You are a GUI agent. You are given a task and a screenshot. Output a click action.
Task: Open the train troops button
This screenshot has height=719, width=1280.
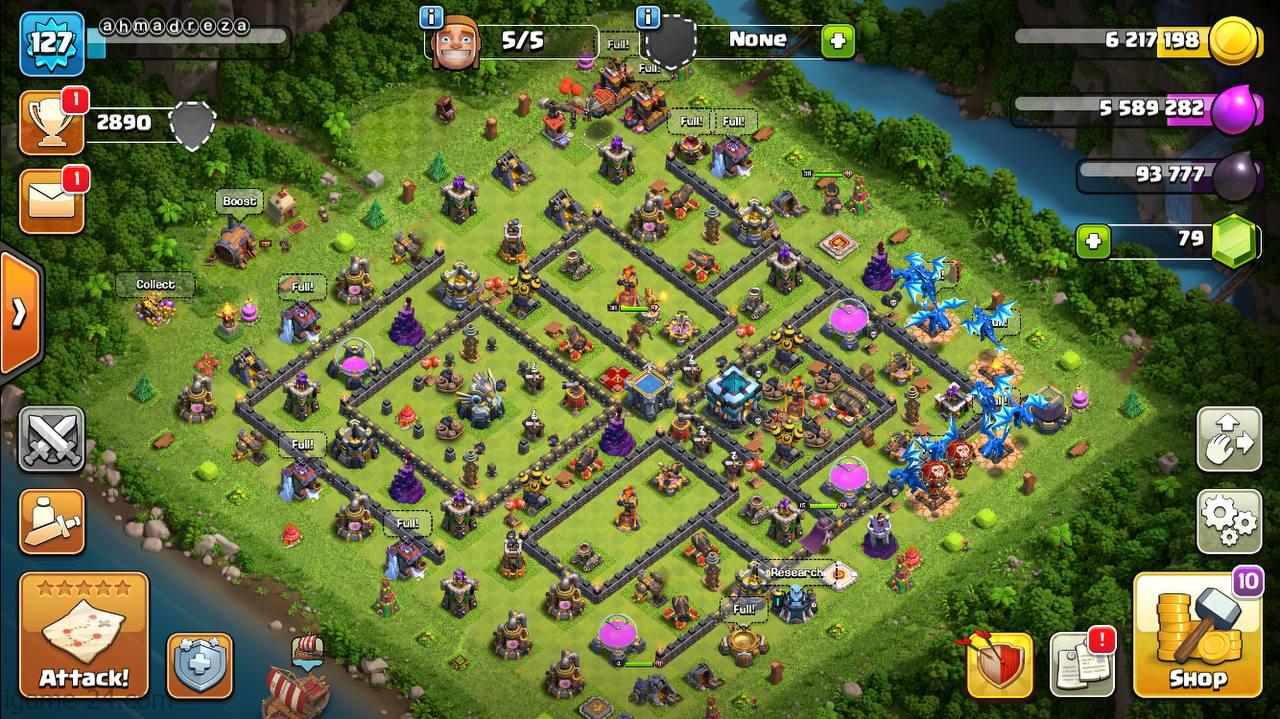pyautogui.click(x=52, y=521)
